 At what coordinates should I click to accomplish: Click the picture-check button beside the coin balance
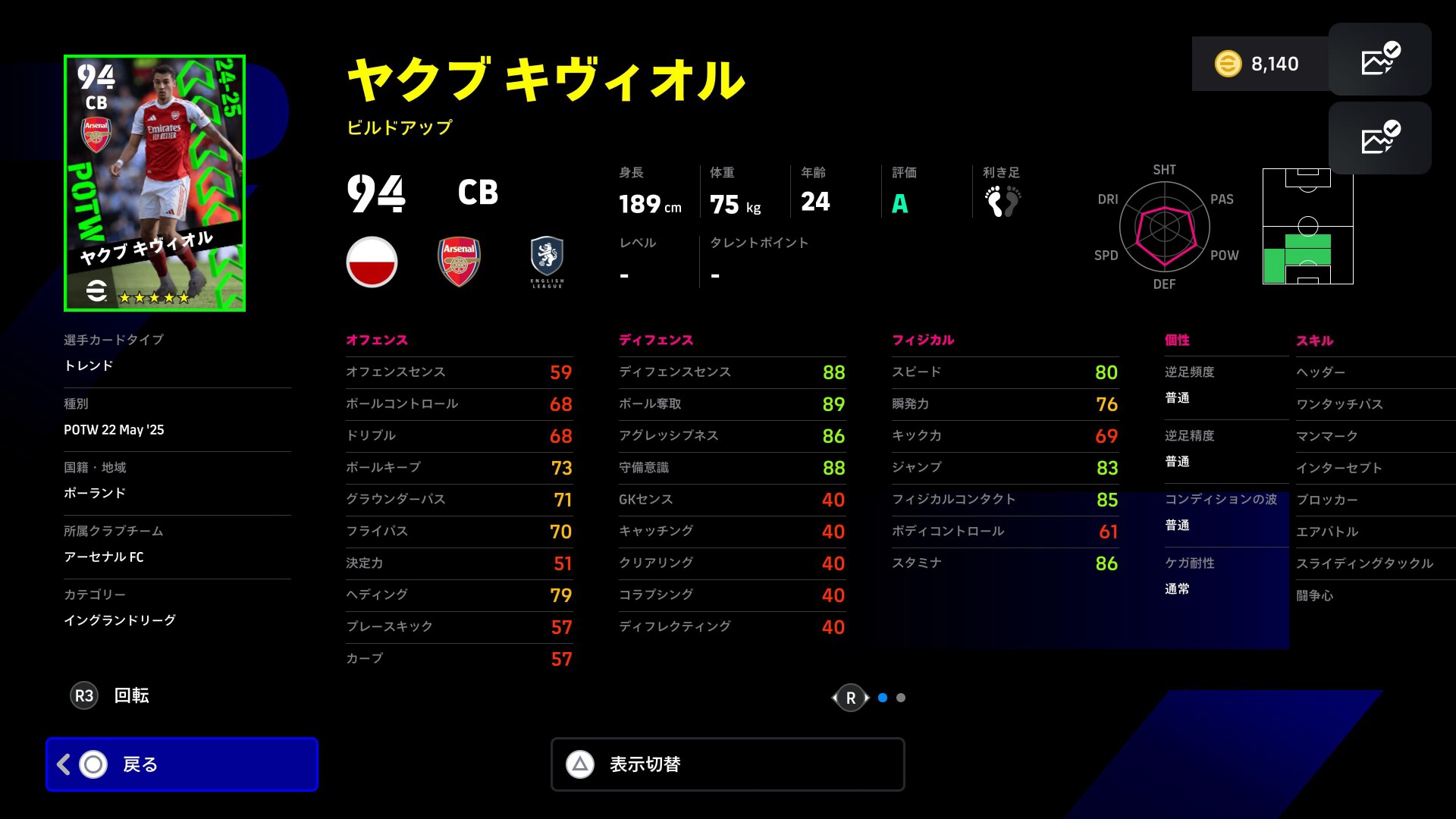(x=1379, y=60)
